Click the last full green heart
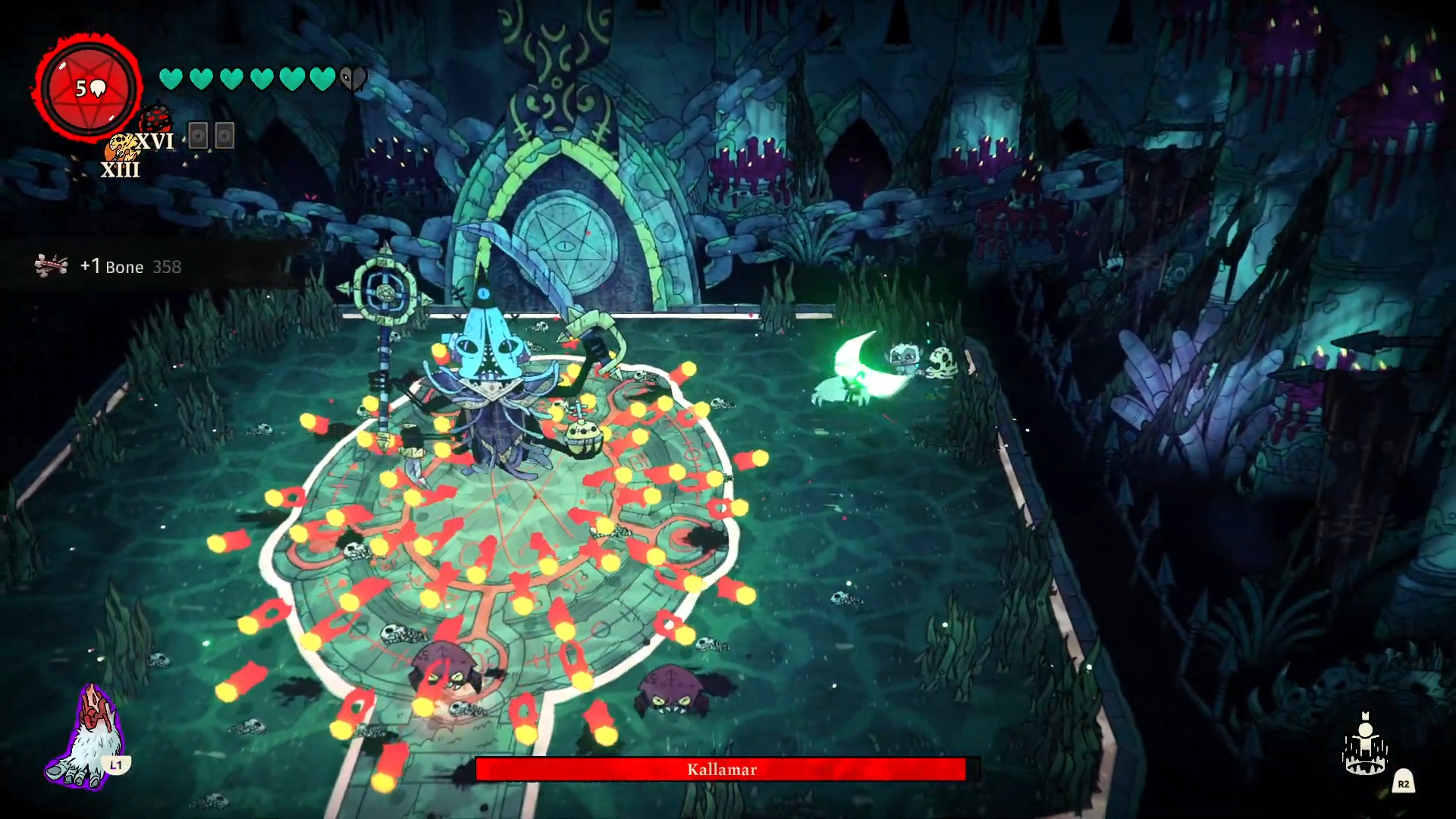 tap(321, 77)
